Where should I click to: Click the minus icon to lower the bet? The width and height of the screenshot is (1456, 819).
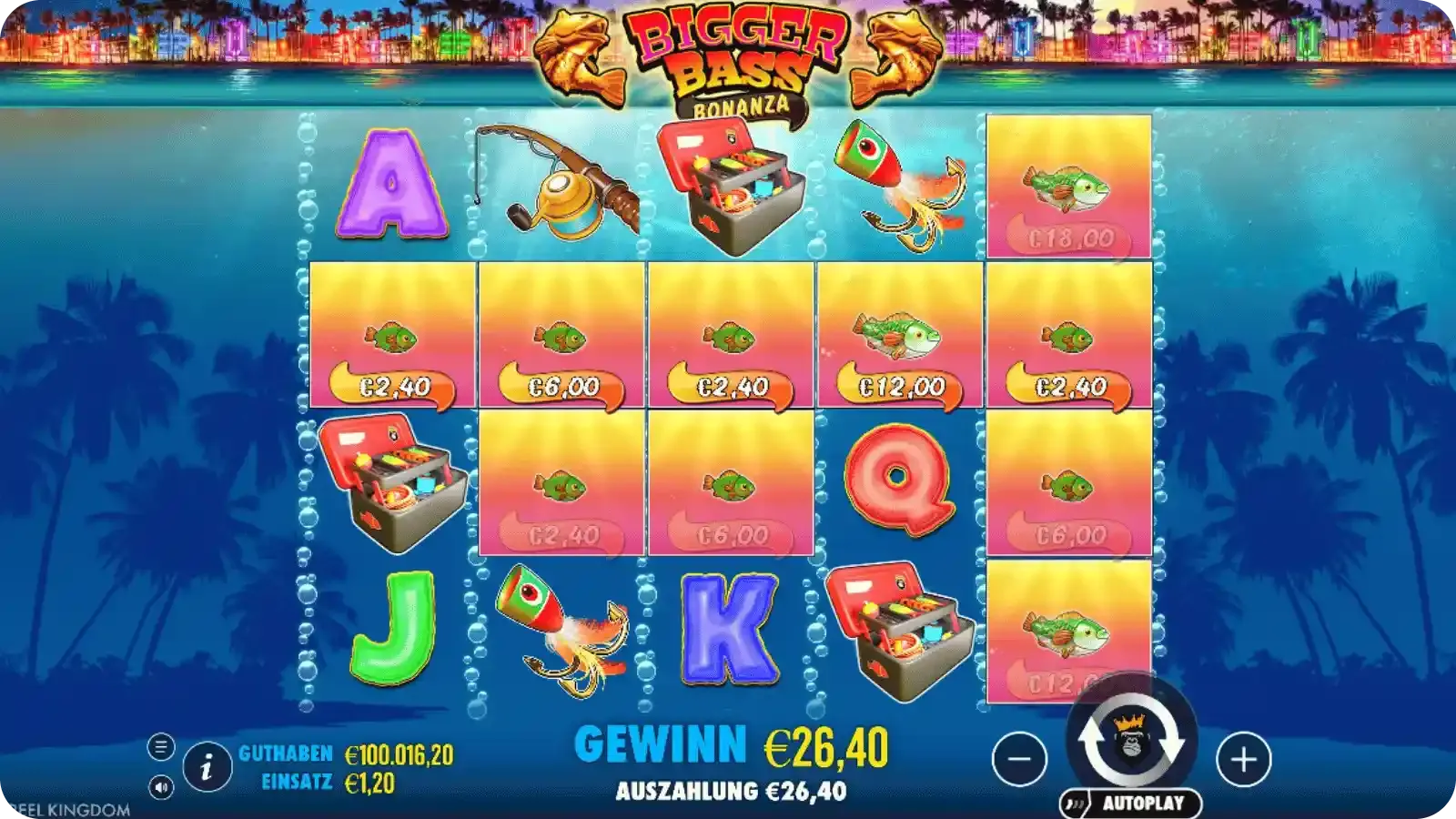pyautogui.click(x=1018, y=761)
